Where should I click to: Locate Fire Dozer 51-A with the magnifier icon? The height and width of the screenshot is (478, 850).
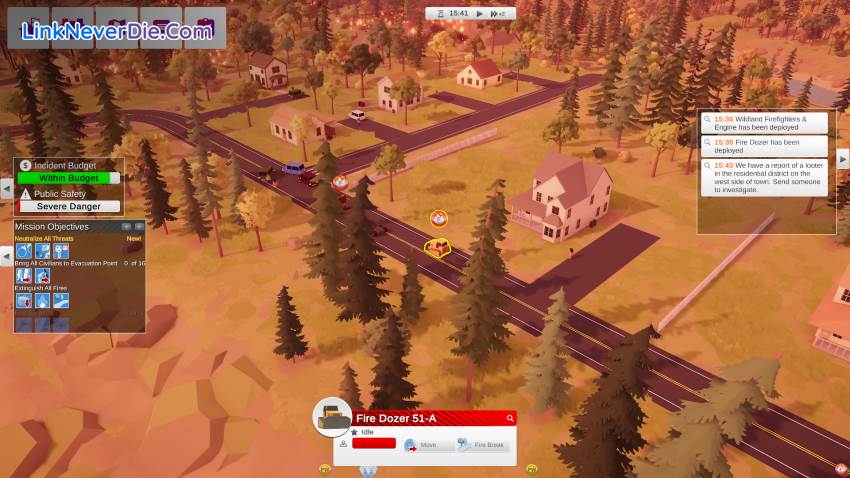click(510, 418)
